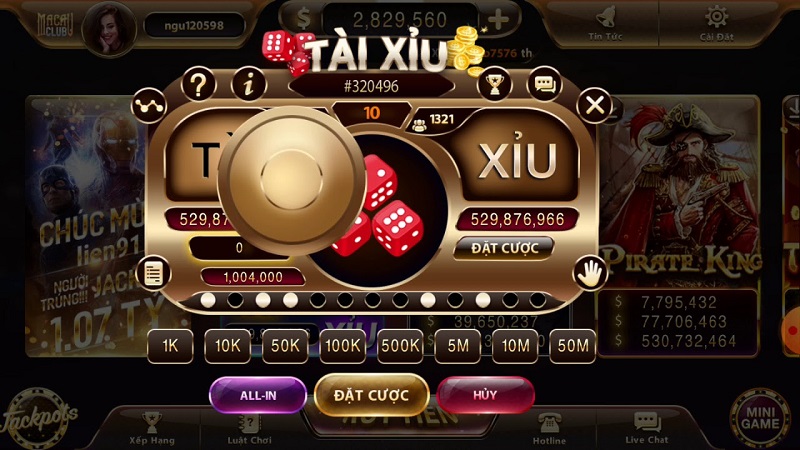This screenshot has height=450, width=800.
Task: Open the Cài Đặt settings
Action: 715,24
